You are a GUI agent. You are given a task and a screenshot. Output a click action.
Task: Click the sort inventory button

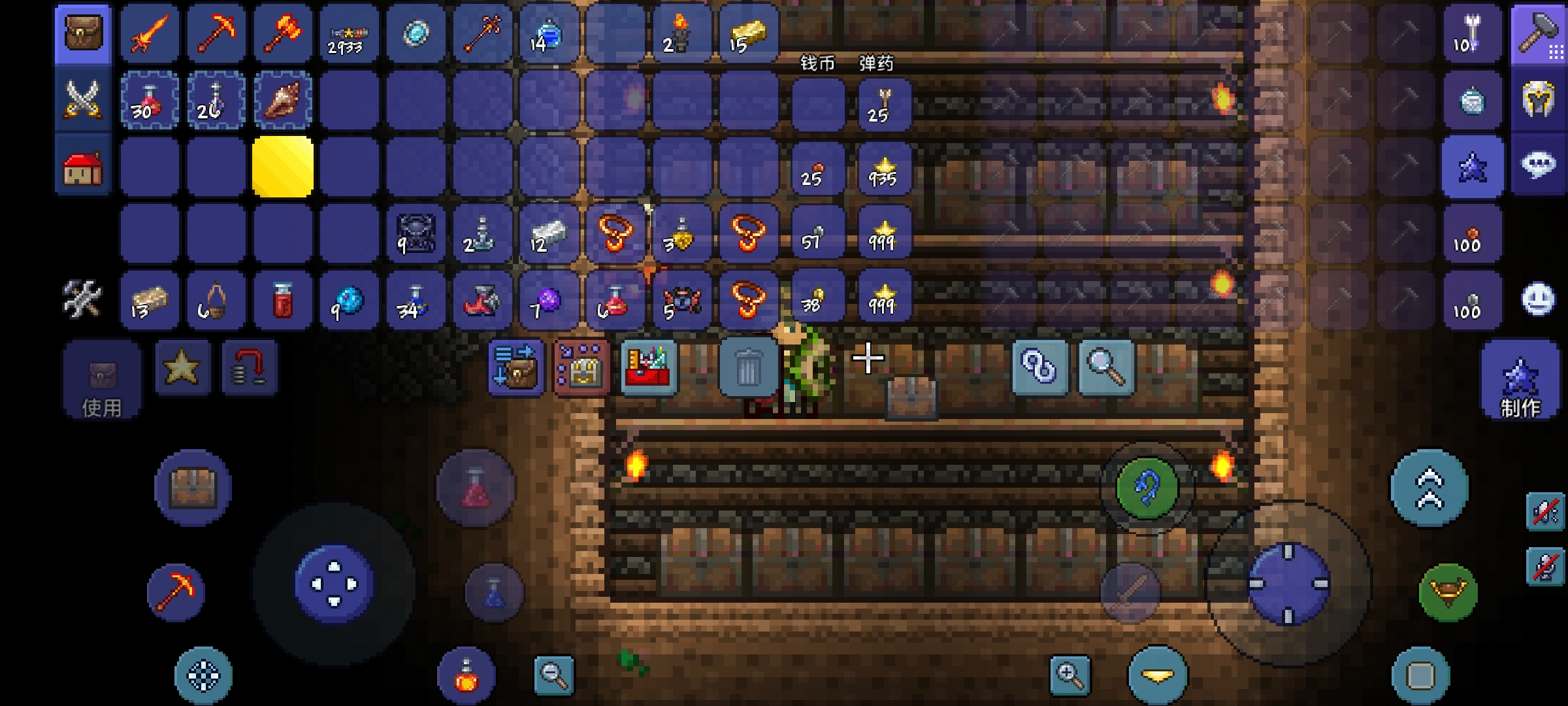point(516,367)
